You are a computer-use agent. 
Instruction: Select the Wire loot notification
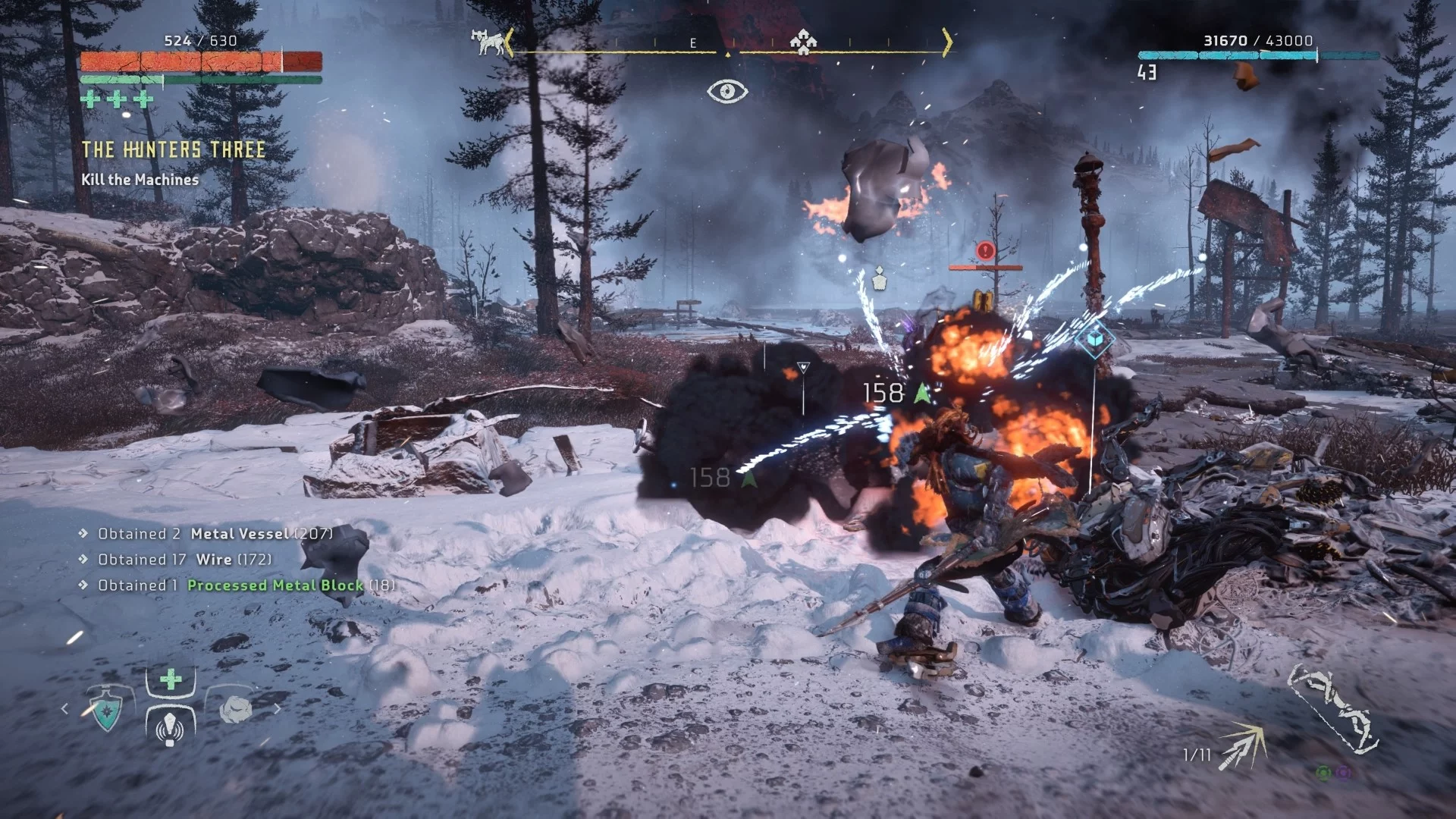point(214,560)
